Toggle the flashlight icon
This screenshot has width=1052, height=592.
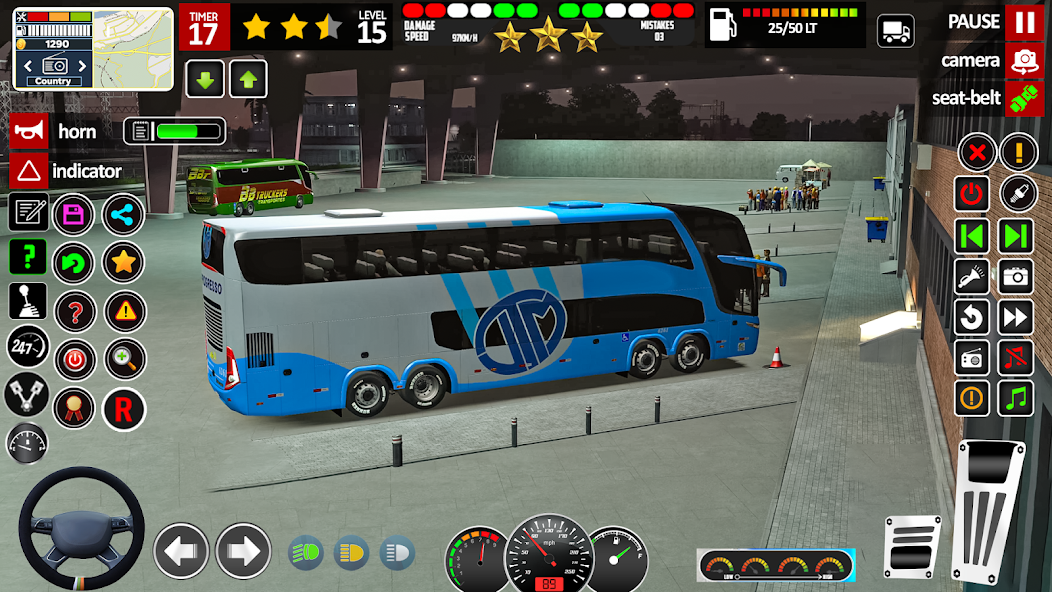coord(972,275)
